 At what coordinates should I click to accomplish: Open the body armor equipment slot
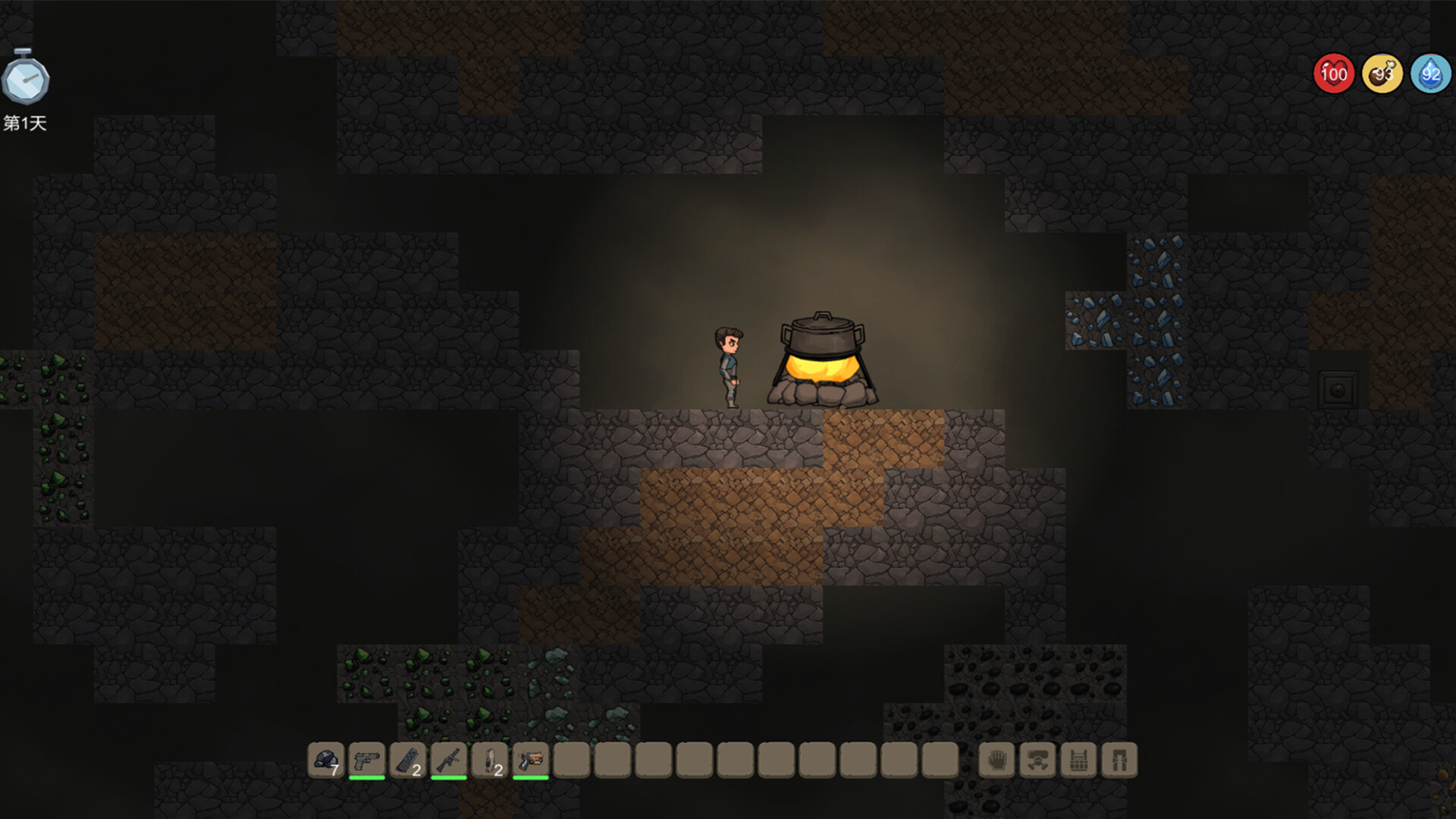click(x=1080, y=759)
